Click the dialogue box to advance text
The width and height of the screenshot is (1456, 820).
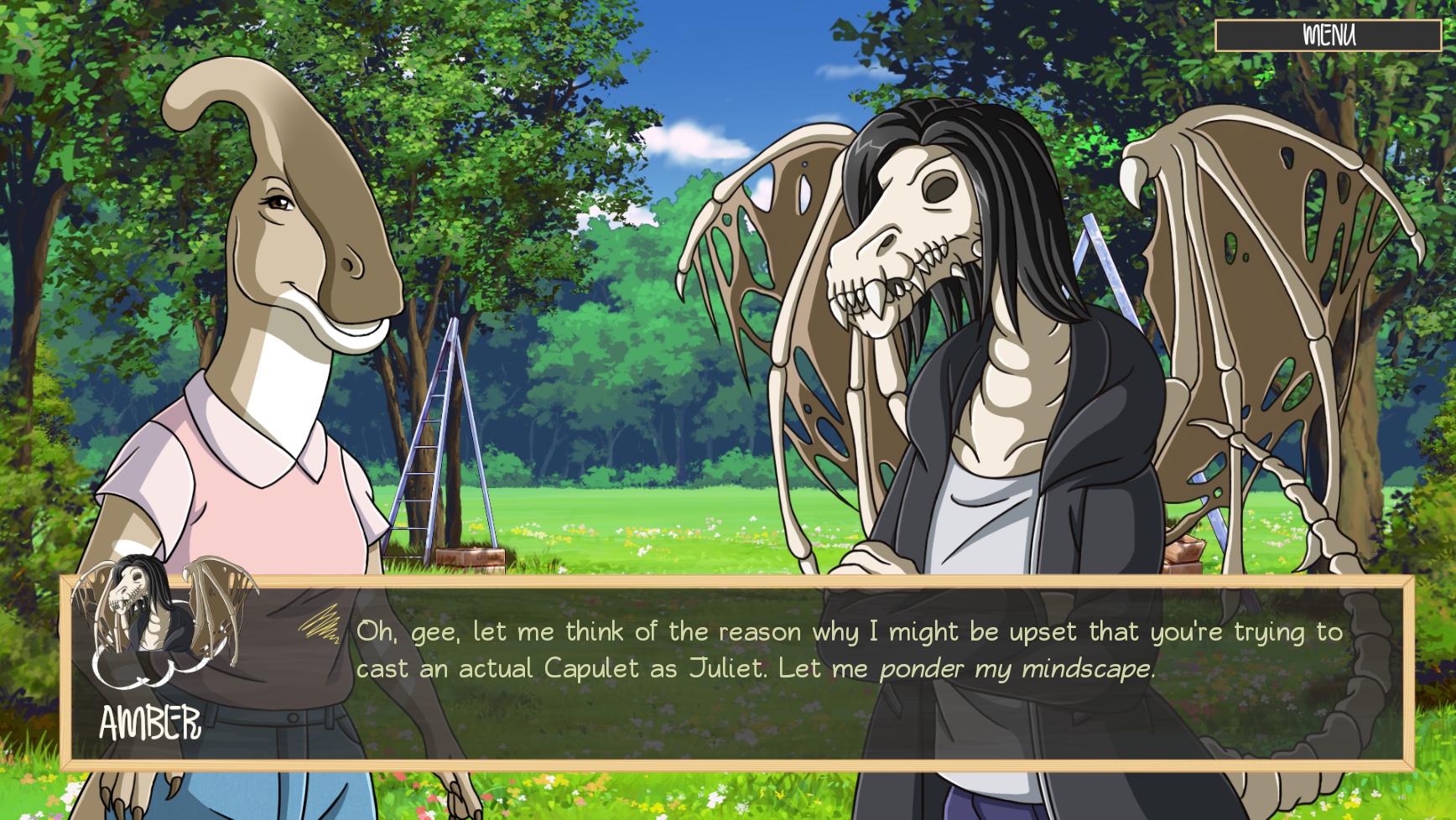[755, 671]
